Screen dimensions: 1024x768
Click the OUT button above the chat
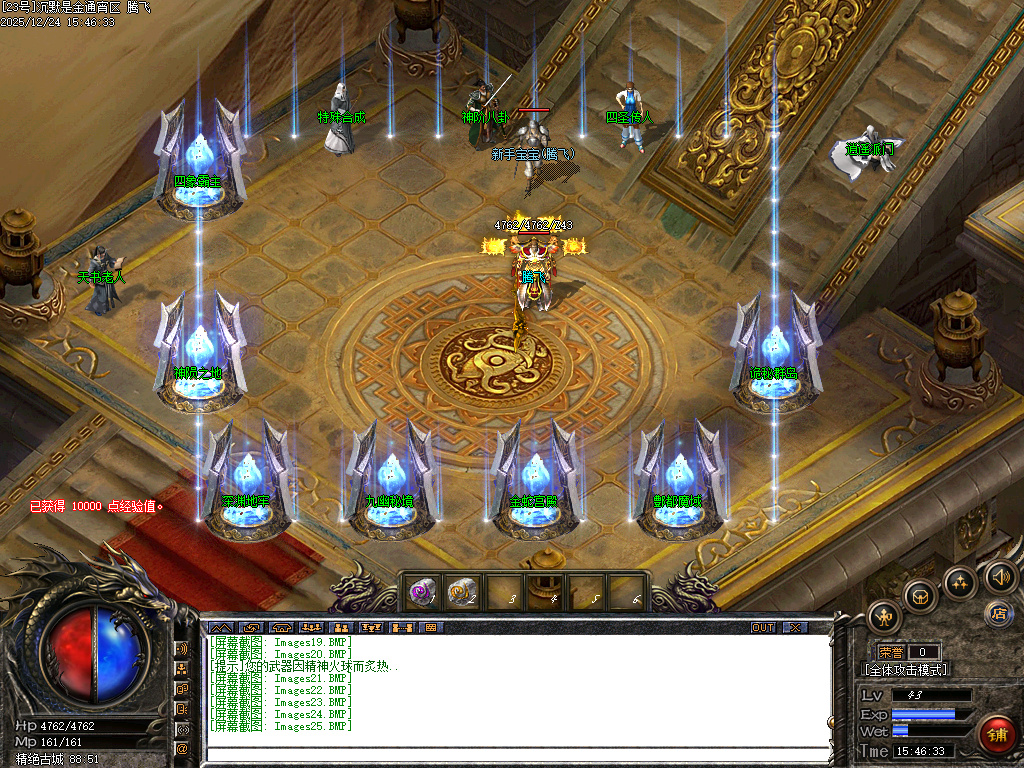pyautogui.click(x=763, y=628)
